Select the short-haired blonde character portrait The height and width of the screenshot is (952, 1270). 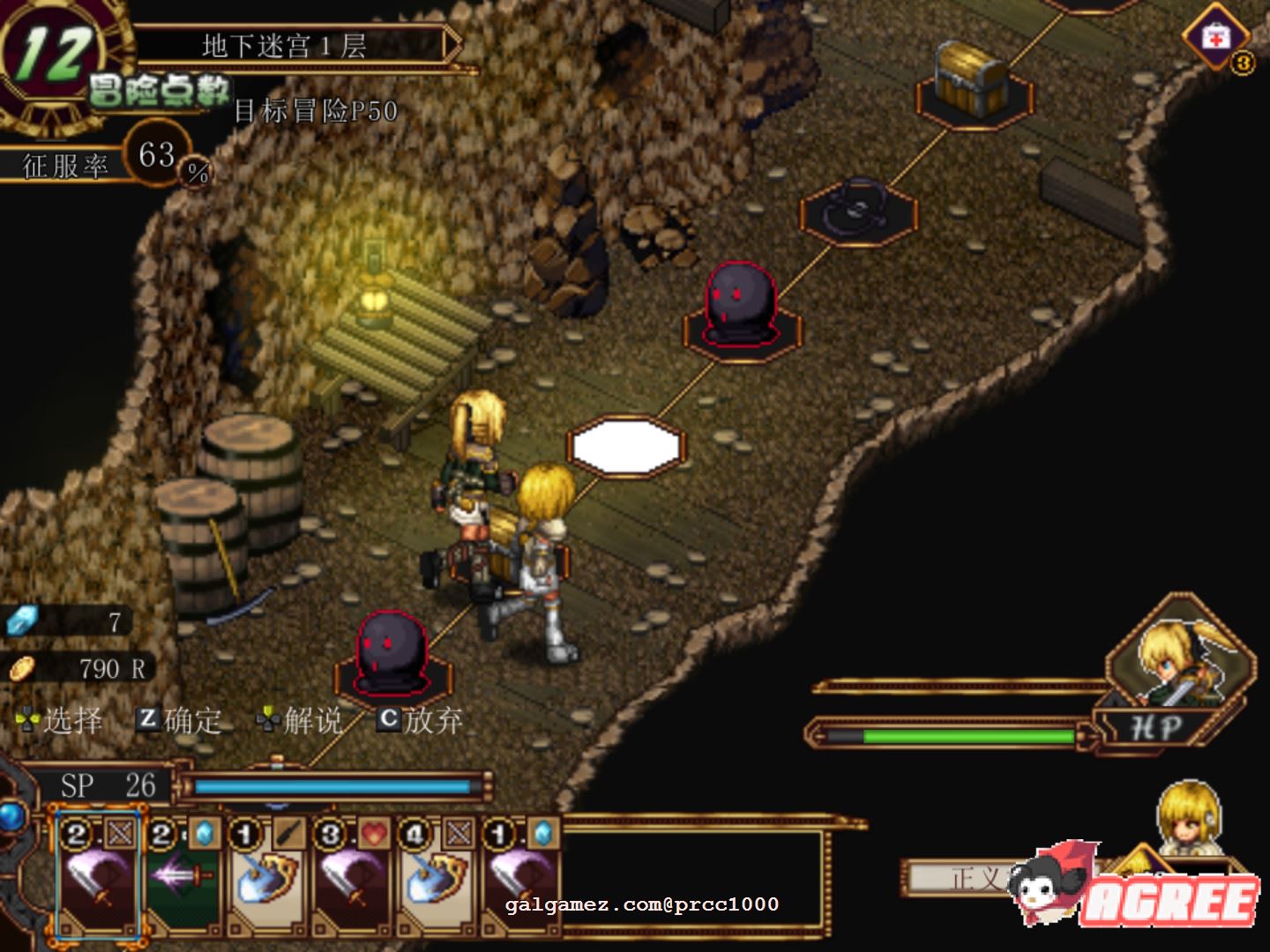point(1189,815)
